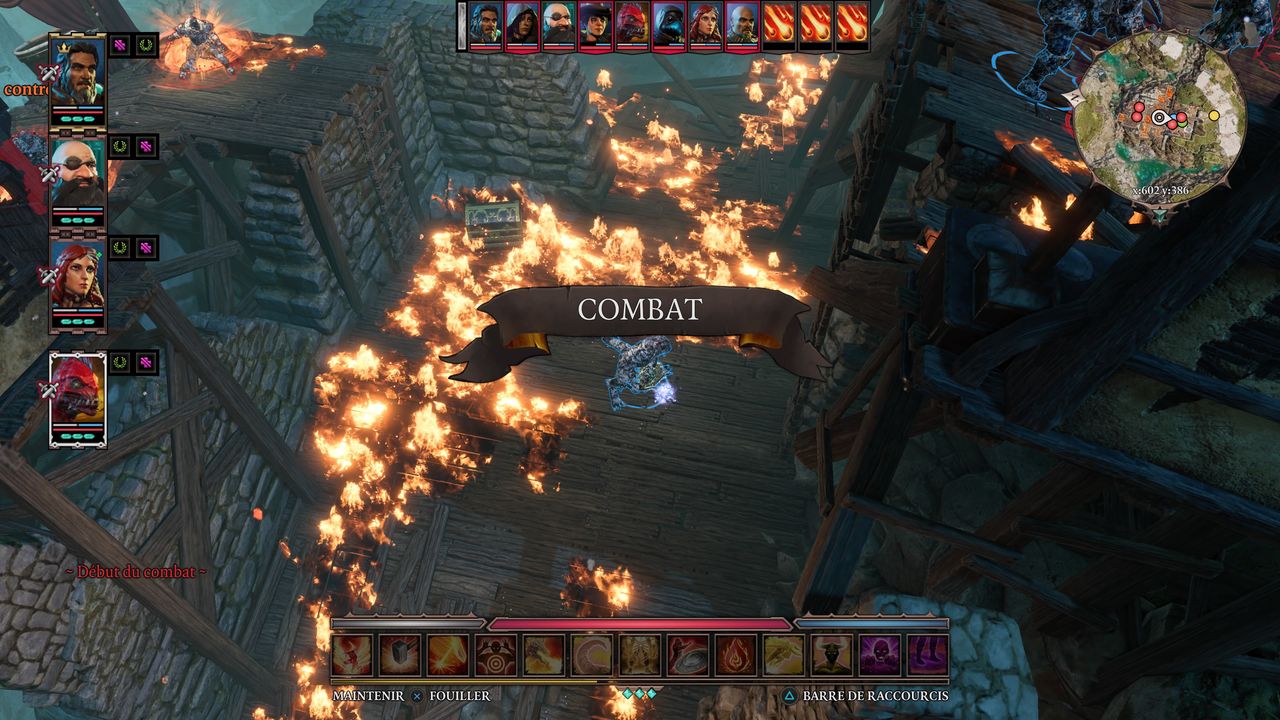1280x720 pixels.
Task: Use the shield bash skill icon
Action: tap(687, 655)
